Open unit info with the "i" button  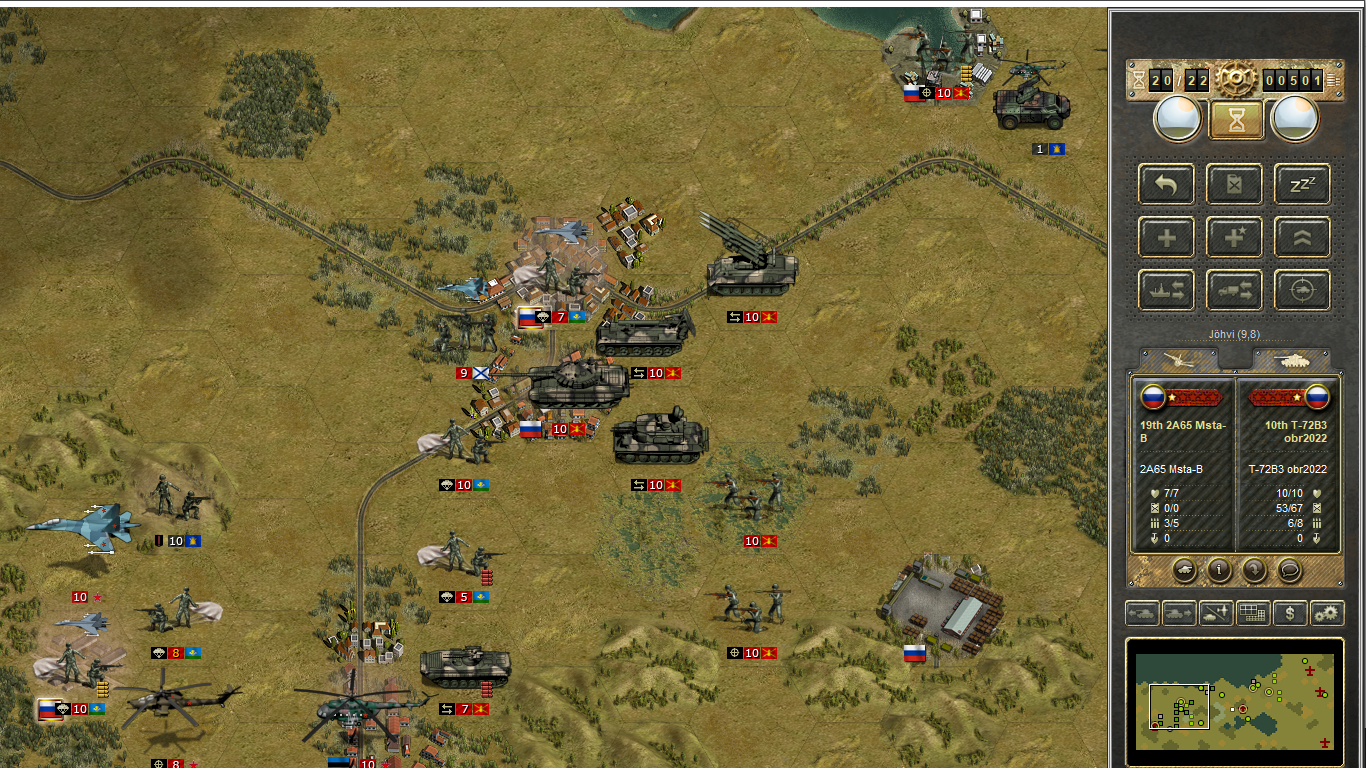point(1219,570)
